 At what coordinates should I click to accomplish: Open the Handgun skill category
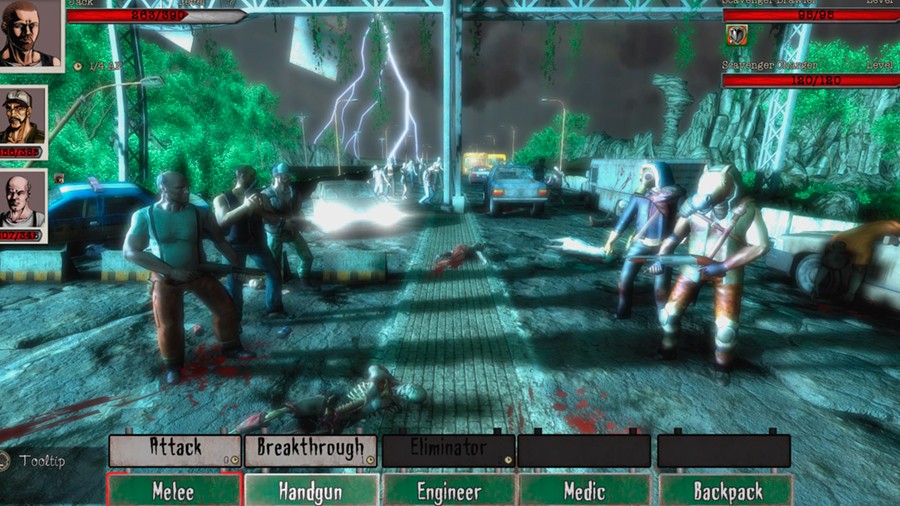tap(311, 490)
